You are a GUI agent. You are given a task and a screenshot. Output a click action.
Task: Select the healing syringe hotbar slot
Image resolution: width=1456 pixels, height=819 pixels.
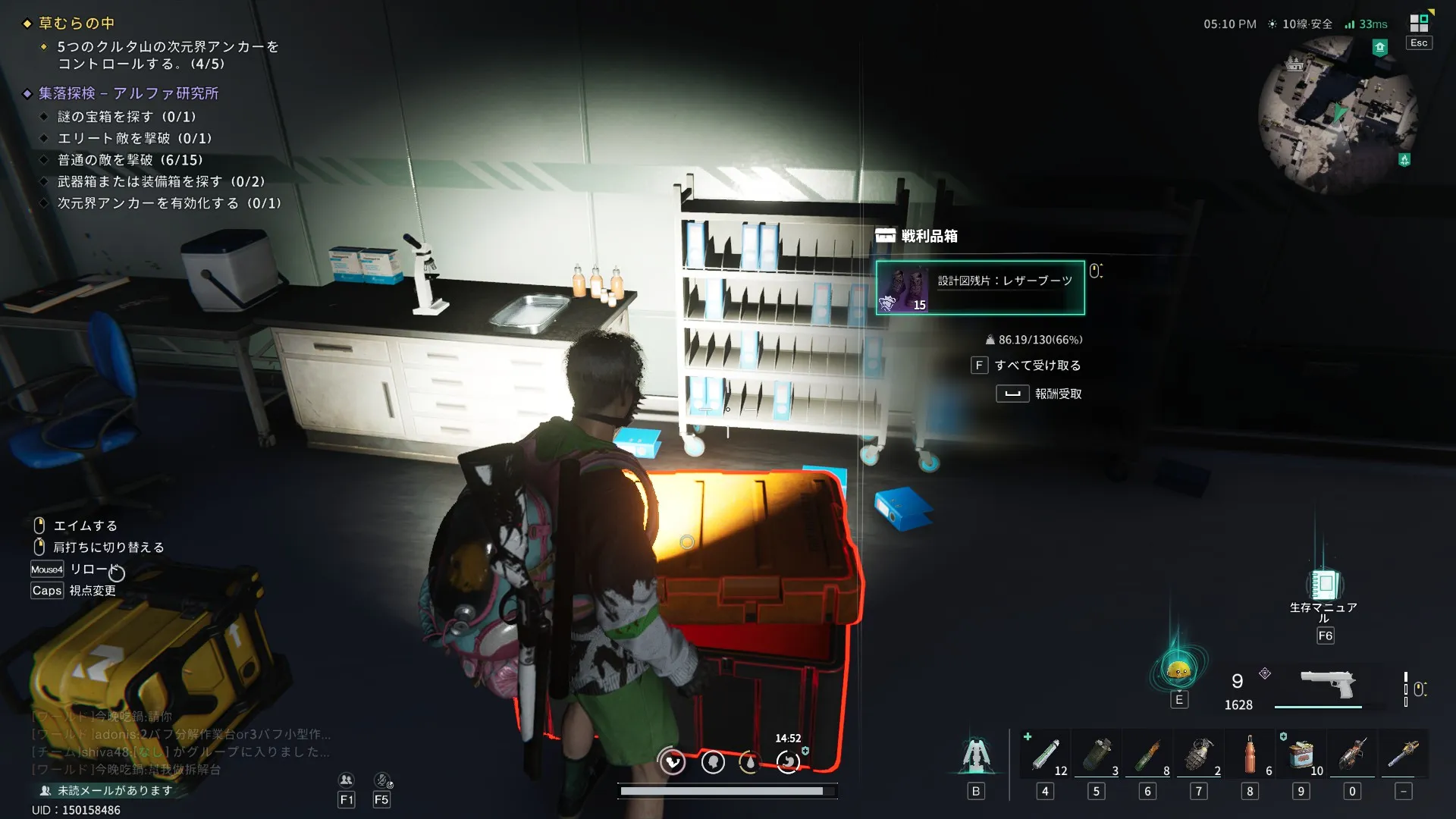coord(1046,755)
